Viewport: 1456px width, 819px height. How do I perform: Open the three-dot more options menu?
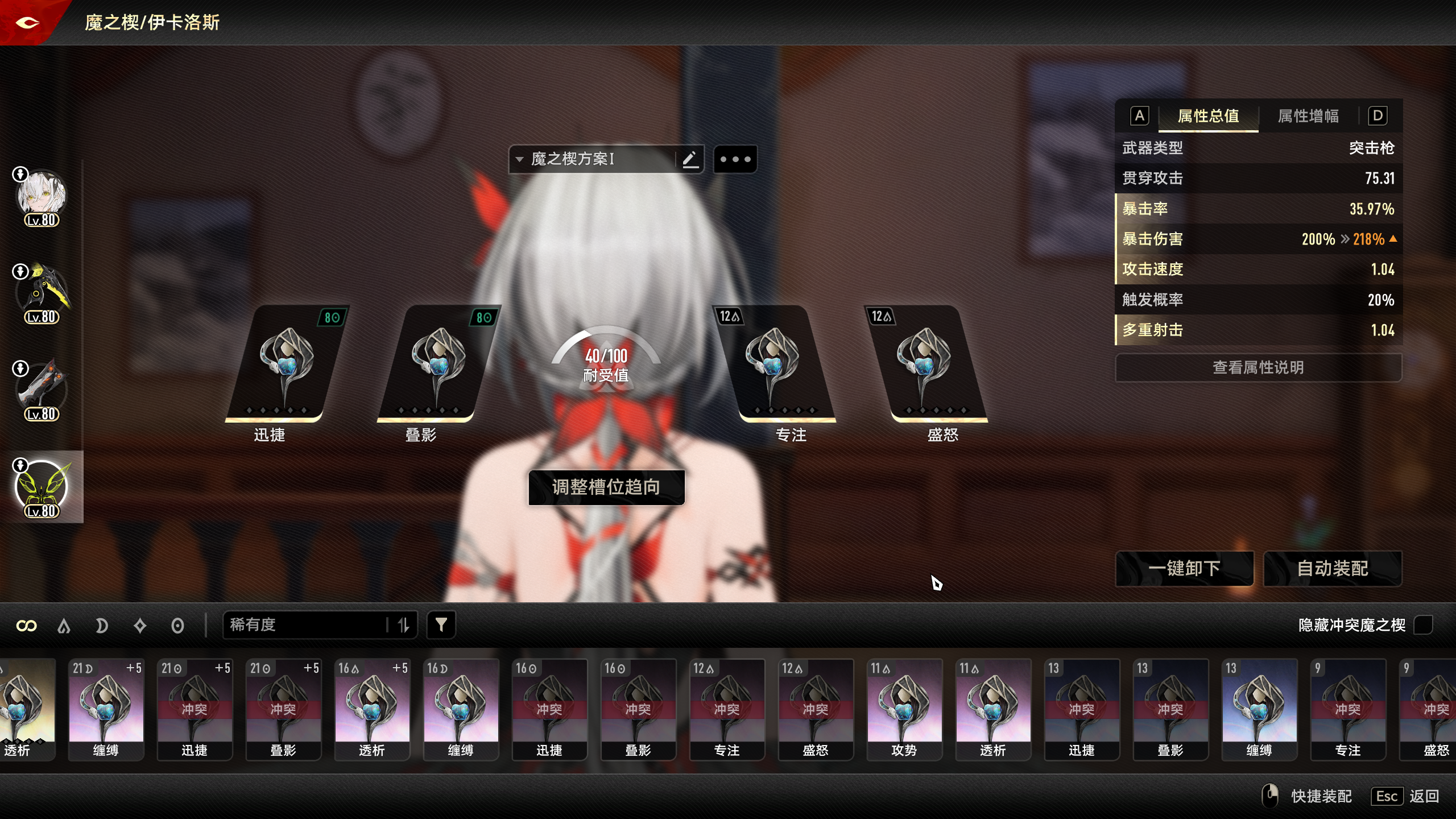coord(736,159)
